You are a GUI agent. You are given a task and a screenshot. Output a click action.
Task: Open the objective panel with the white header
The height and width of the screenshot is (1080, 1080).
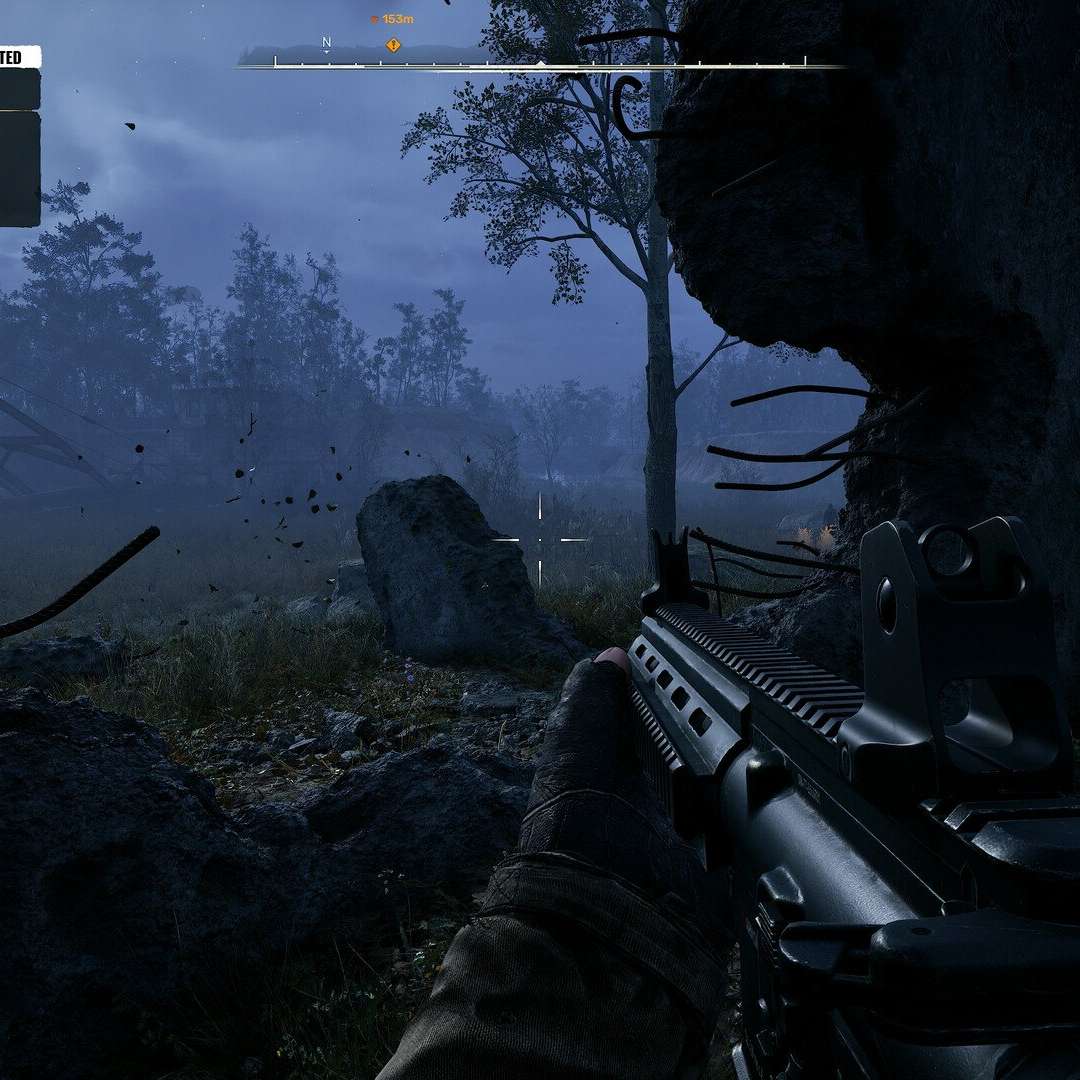click(19, 58)
